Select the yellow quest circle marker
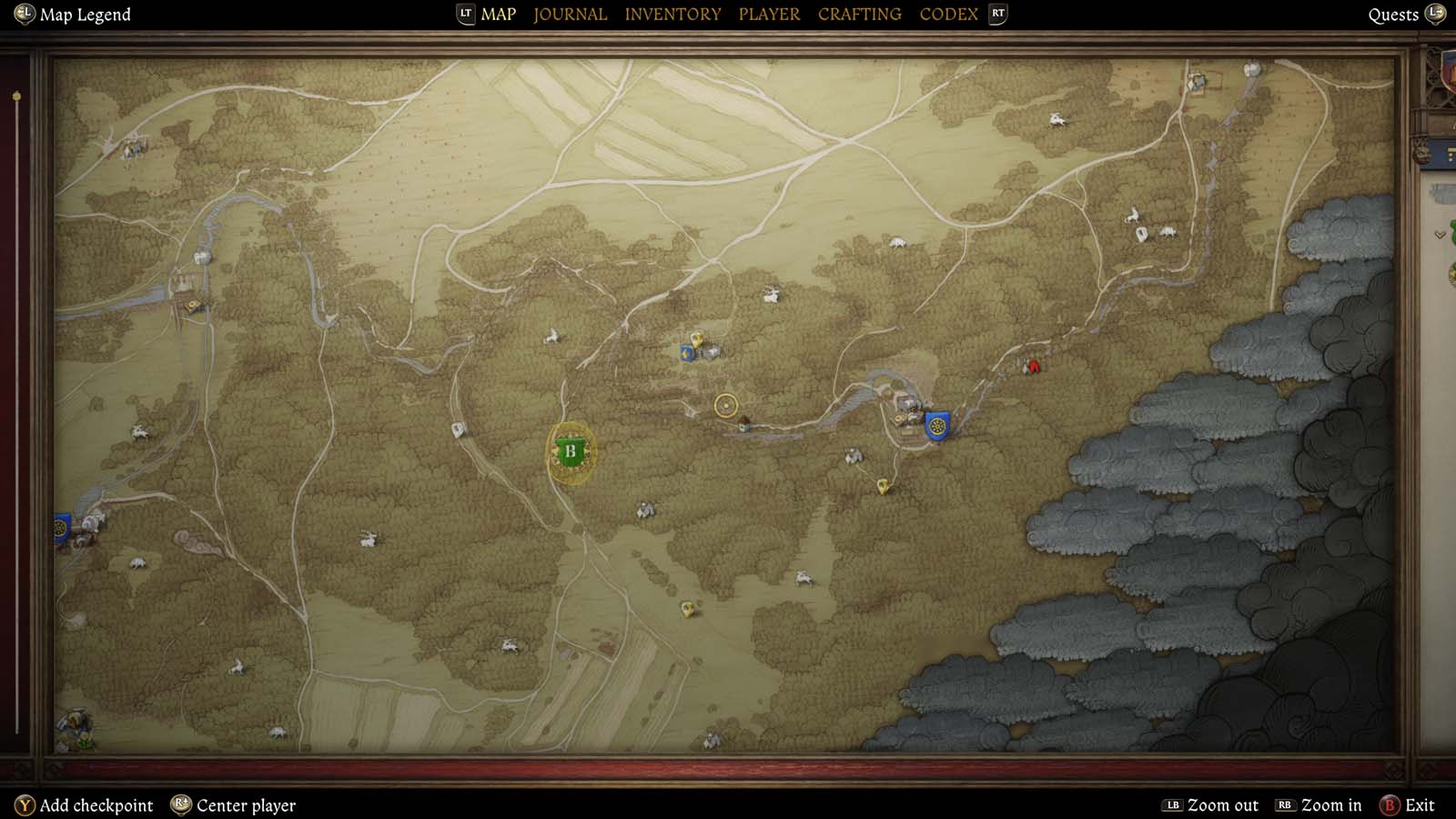The height and width of the screenshot is (819, 1456). [724, 403]
